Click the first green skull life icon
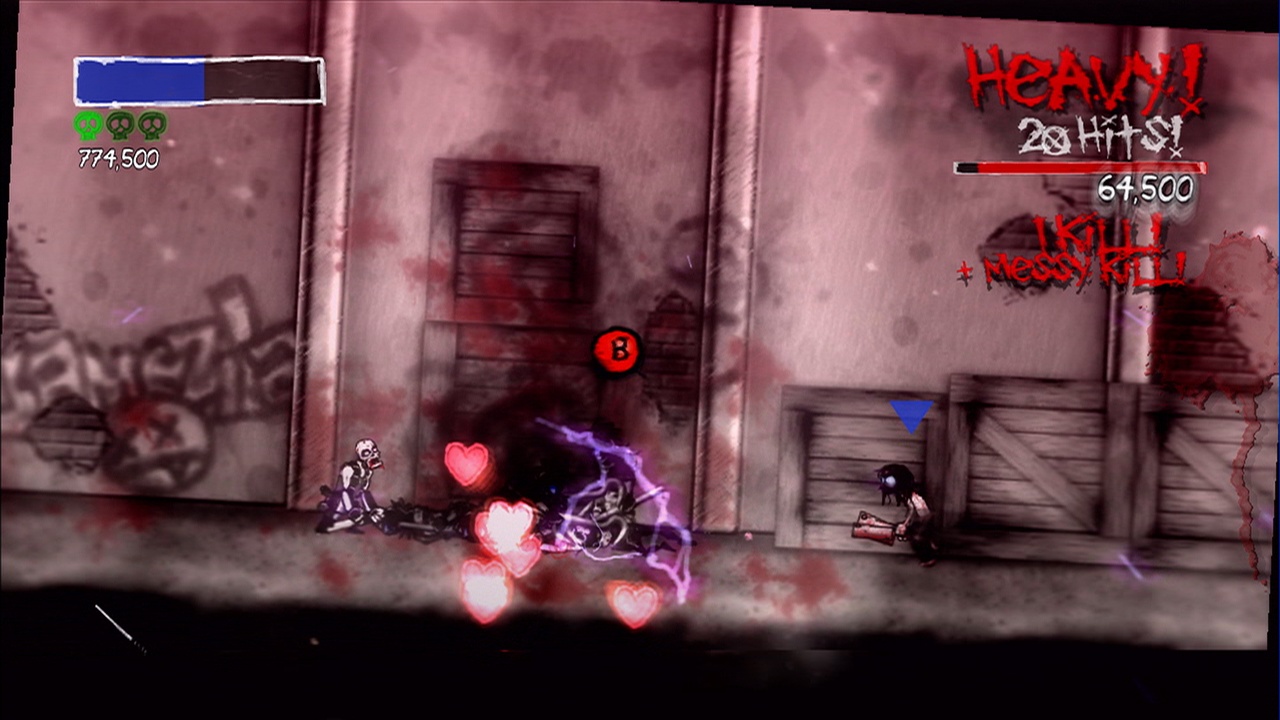 pos(87,127)
